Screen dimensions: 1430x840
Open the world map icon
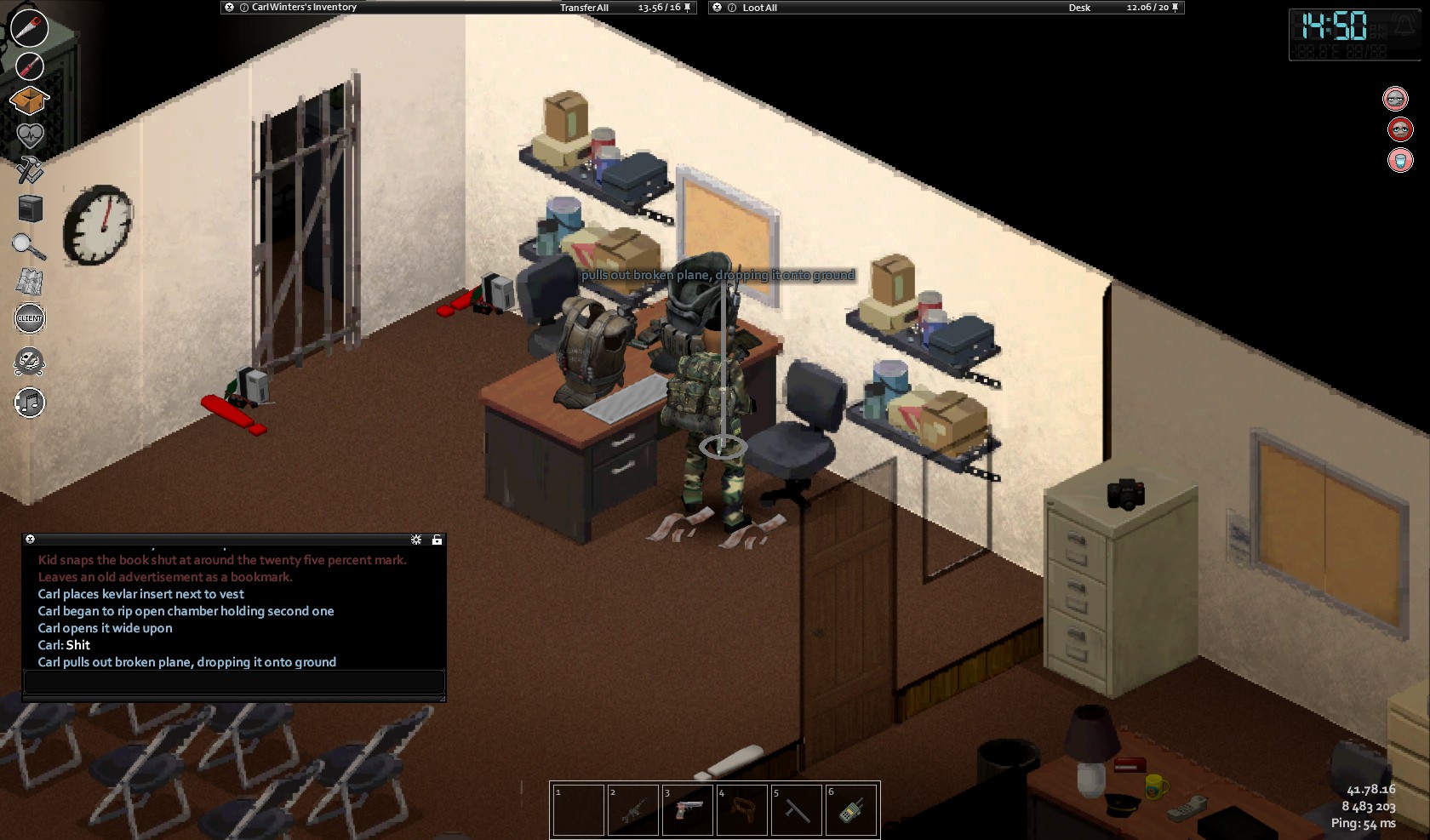[30, 282]
